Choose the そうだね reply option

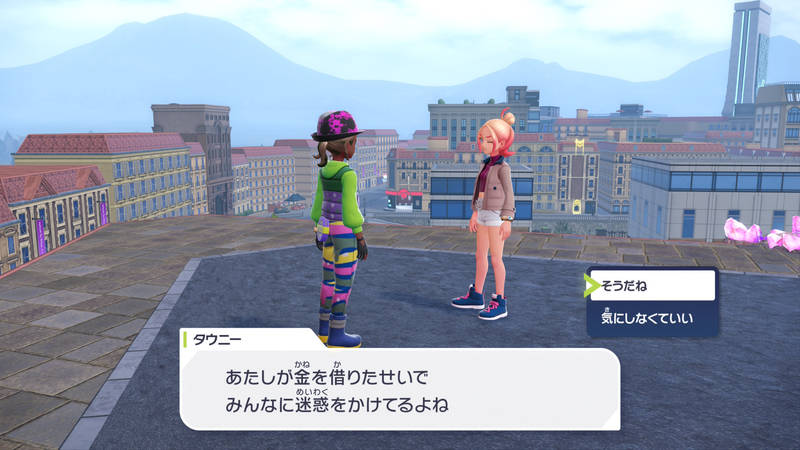click(652, 285)
